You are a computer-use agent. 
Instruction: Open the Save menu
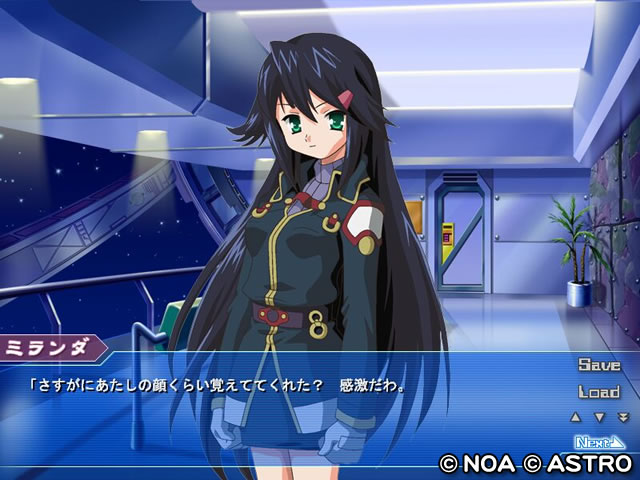tap(599, 365)
